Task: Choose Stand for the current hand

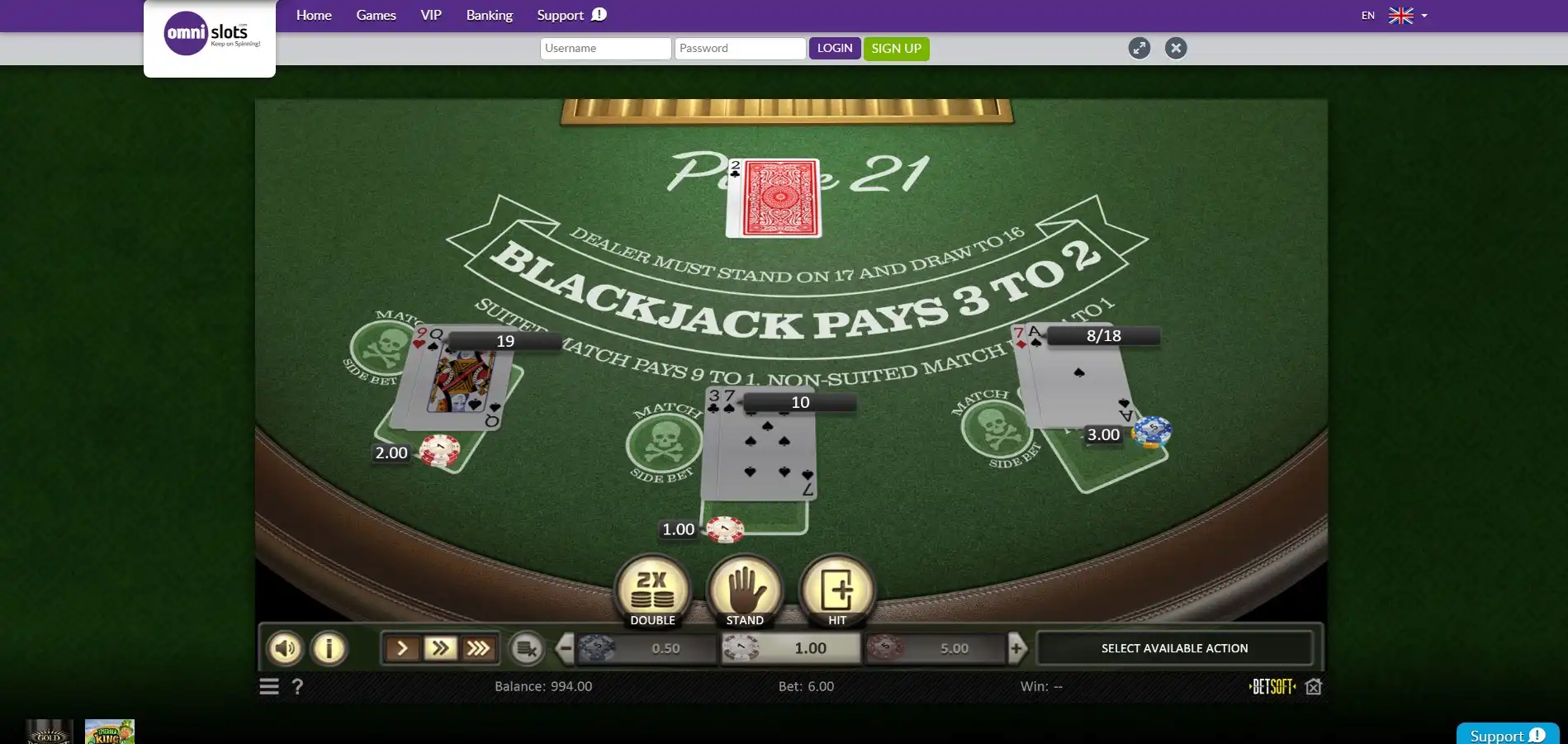Action: click(x=745, y=590)
